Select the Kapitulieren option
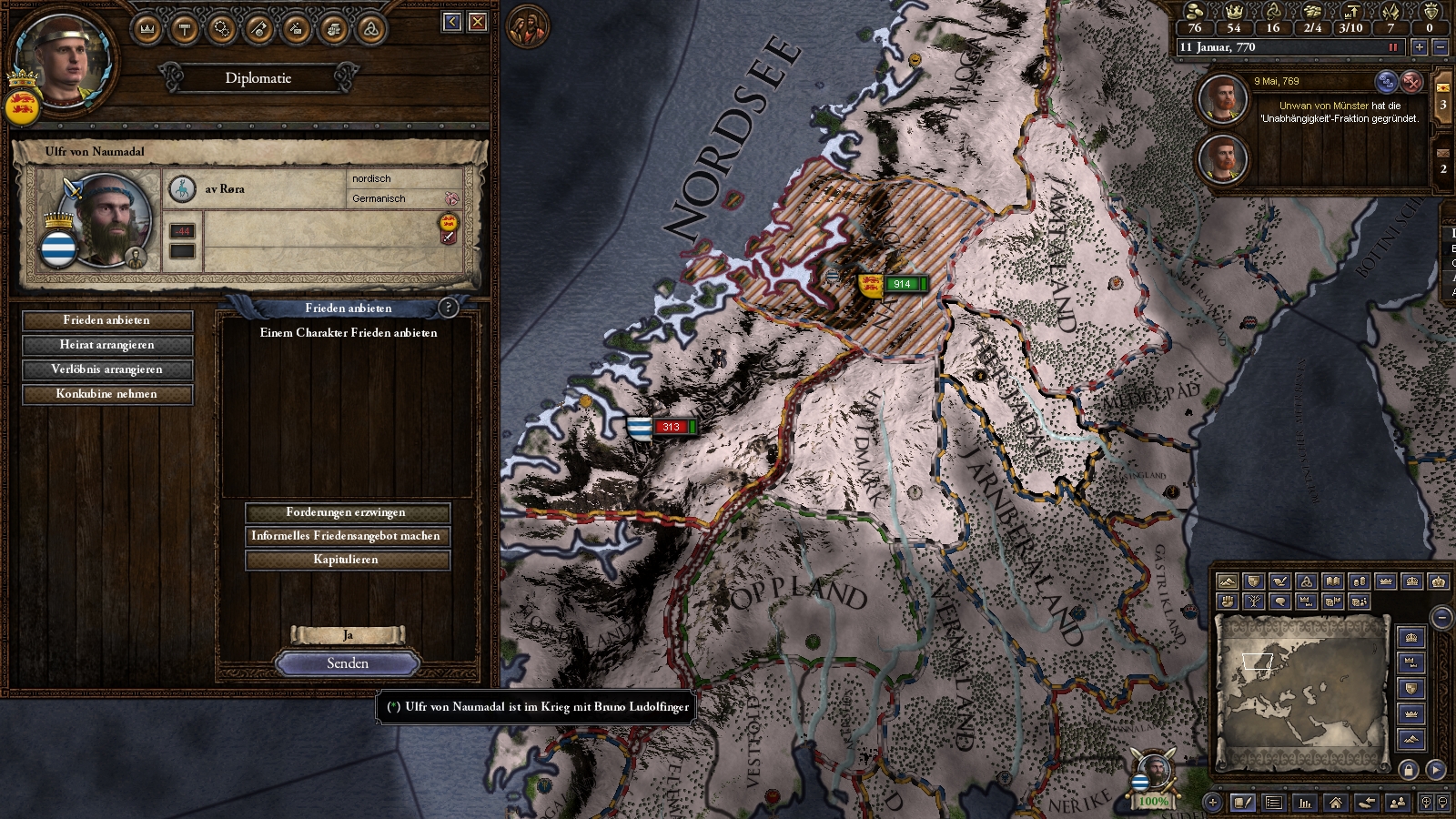Screen dimensions: 1456x819 tap(347, 560)
